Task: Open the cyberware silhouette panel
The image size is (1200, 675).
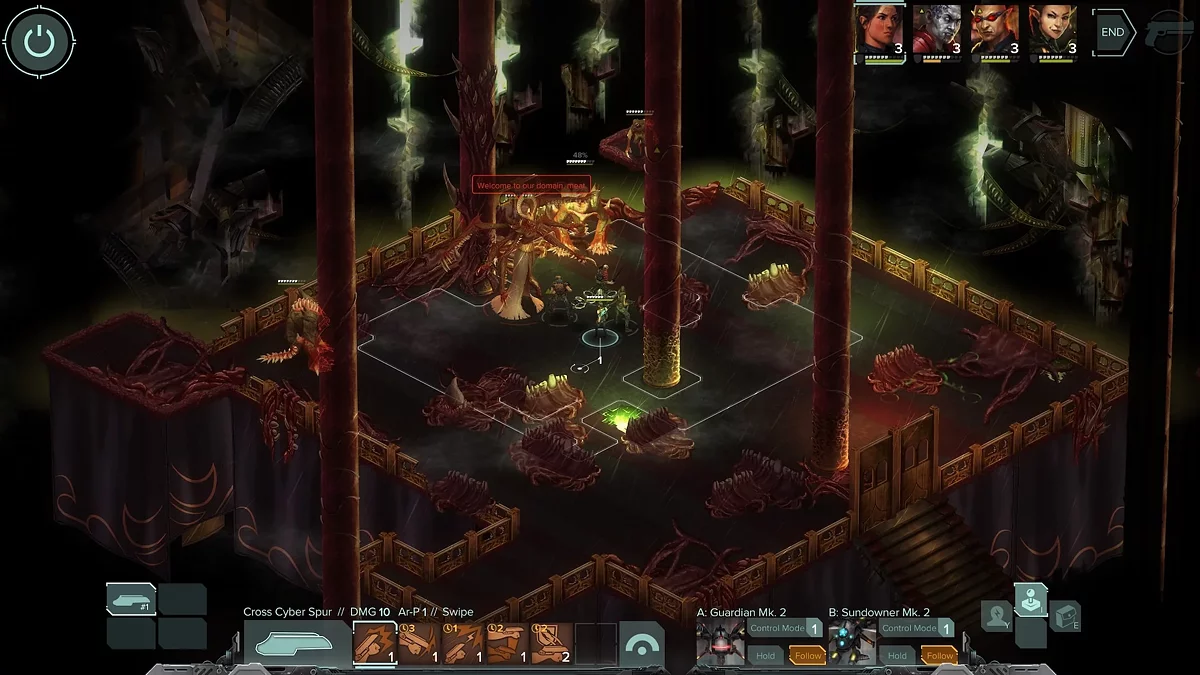Action: [997, 617]
